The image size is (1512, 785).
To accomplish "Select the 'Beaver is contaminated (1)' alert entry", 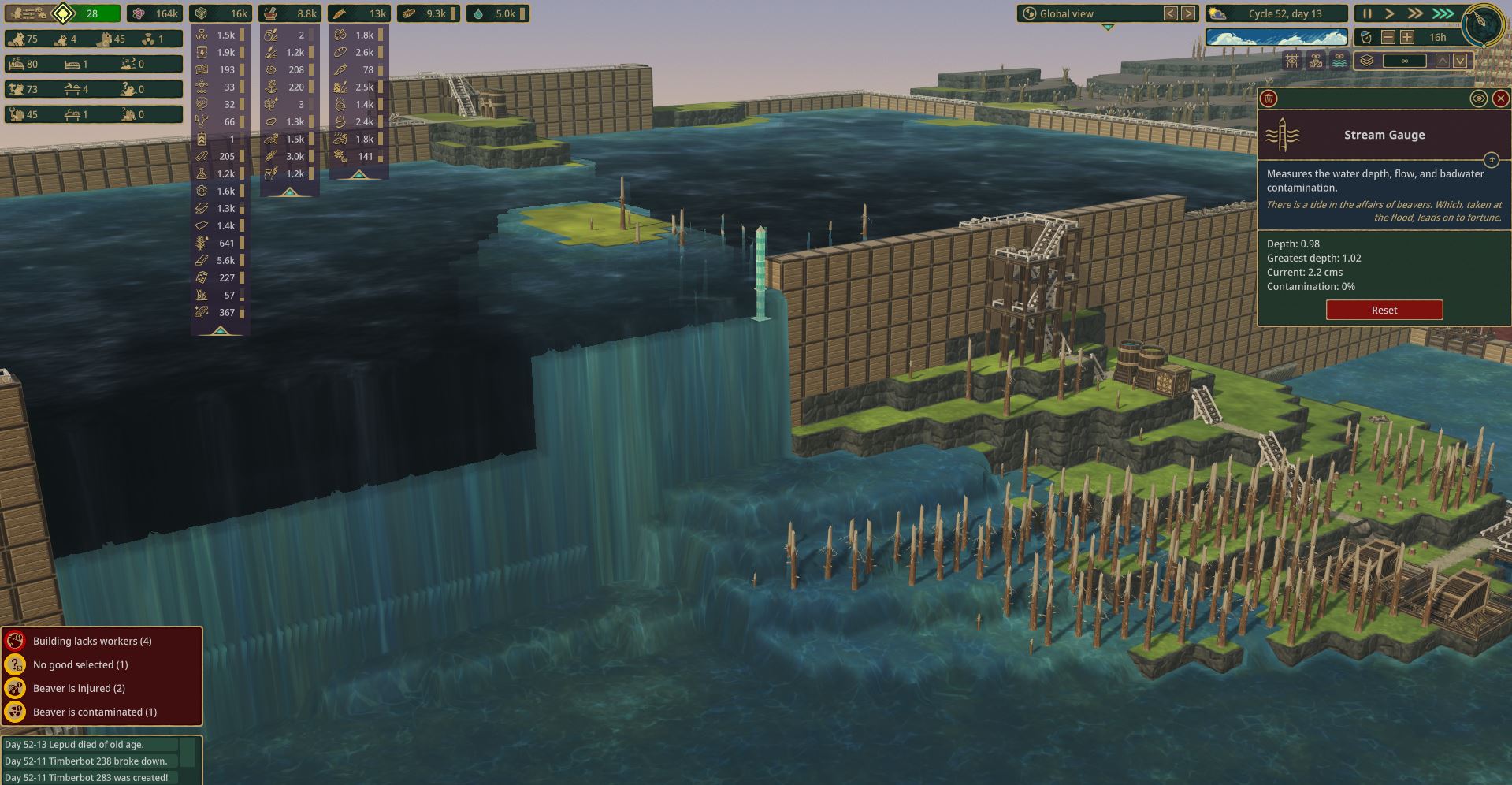I will click(95, 711).
